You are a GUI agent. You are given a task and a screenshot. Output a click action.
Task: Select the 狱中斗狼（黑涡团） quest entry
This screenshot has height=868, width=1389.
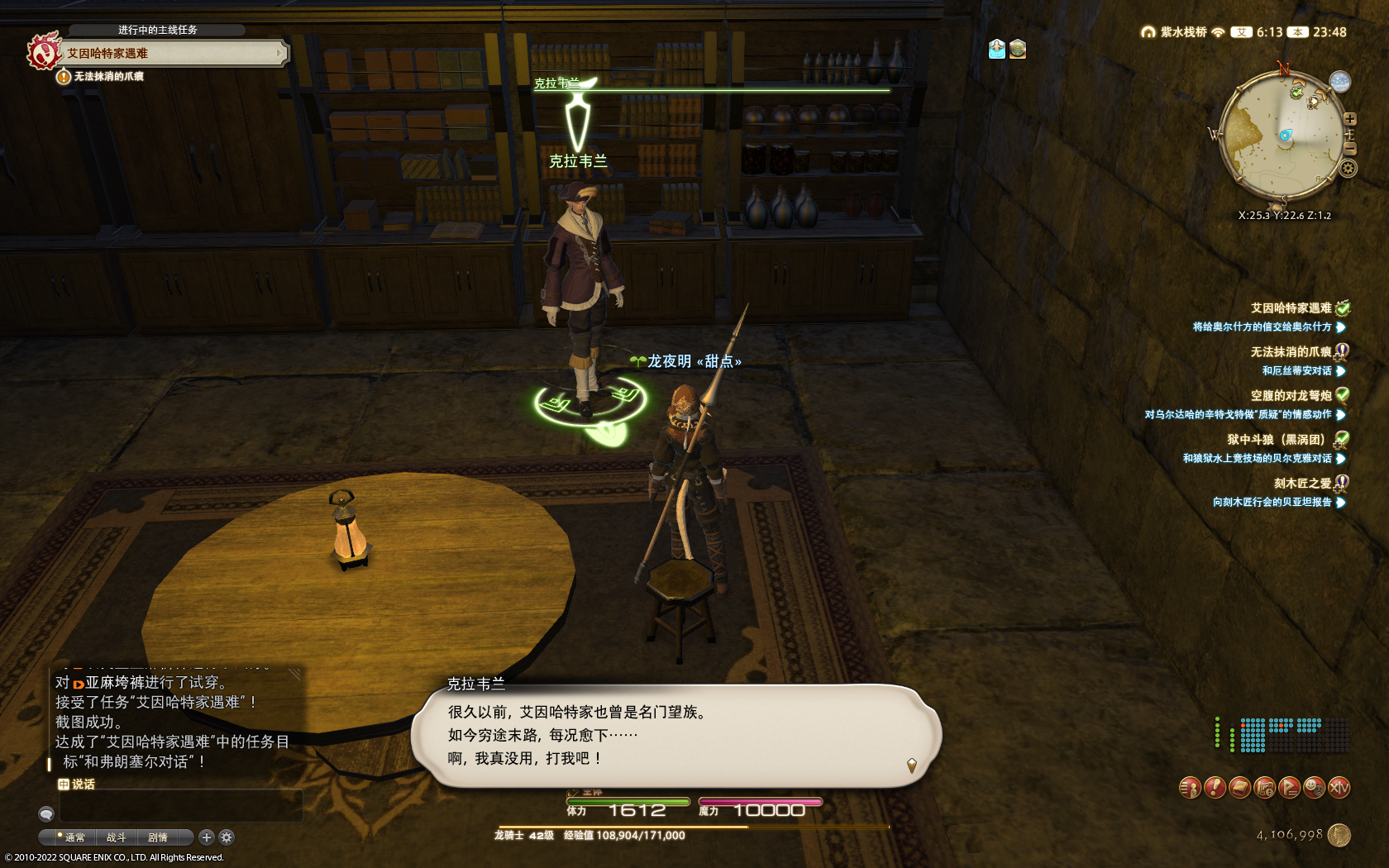(x=1279, y=440)
